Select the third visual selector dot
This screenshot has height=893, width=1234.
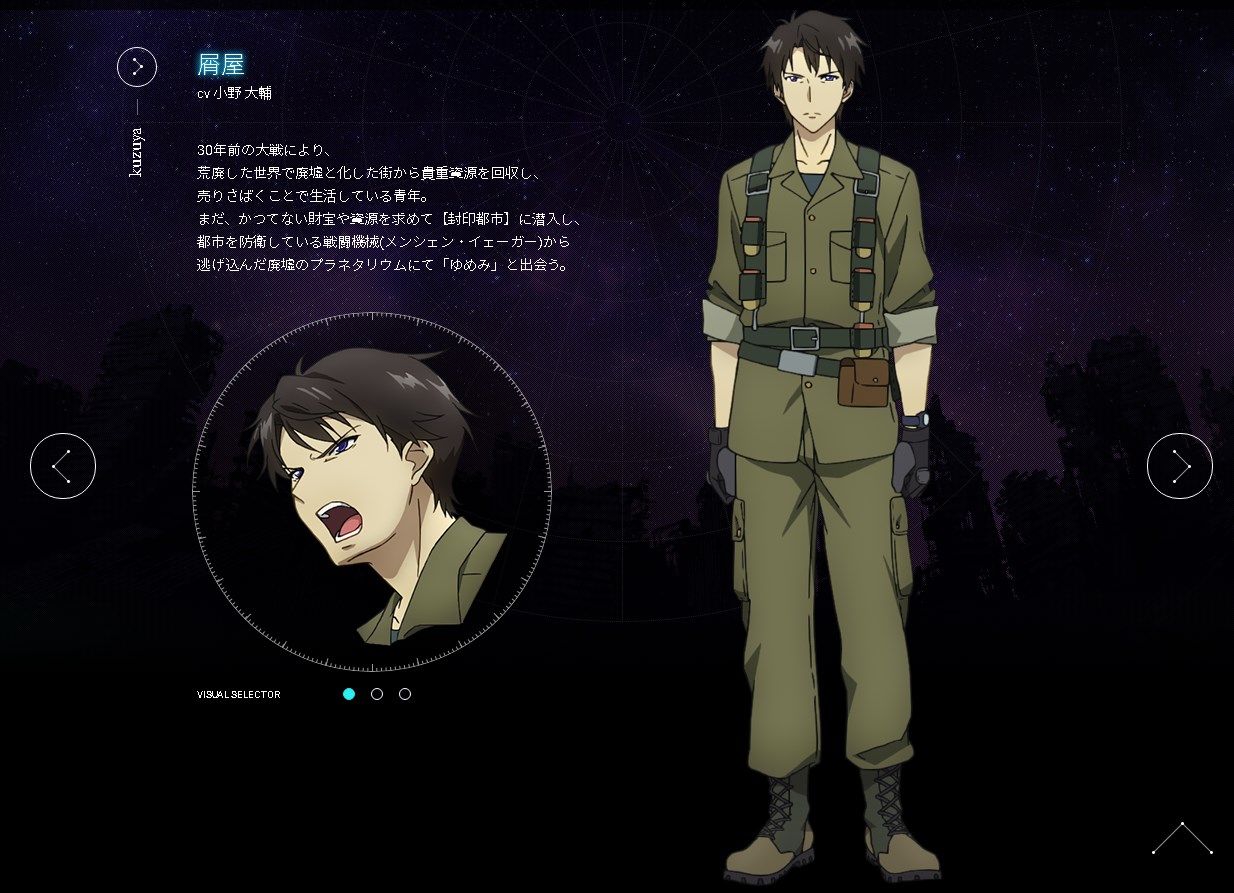click(405, 694)
